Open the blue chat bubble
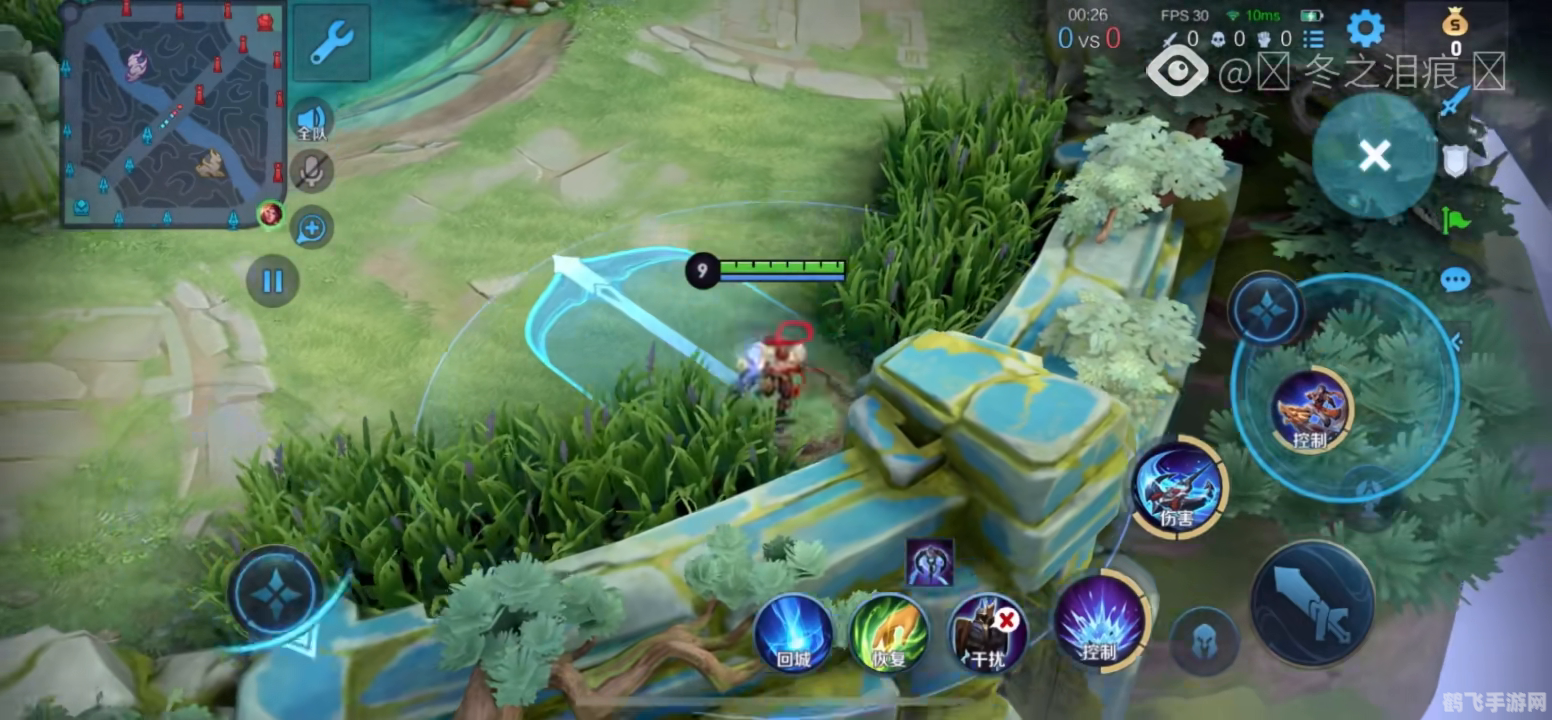 (x=1455, y=280)
